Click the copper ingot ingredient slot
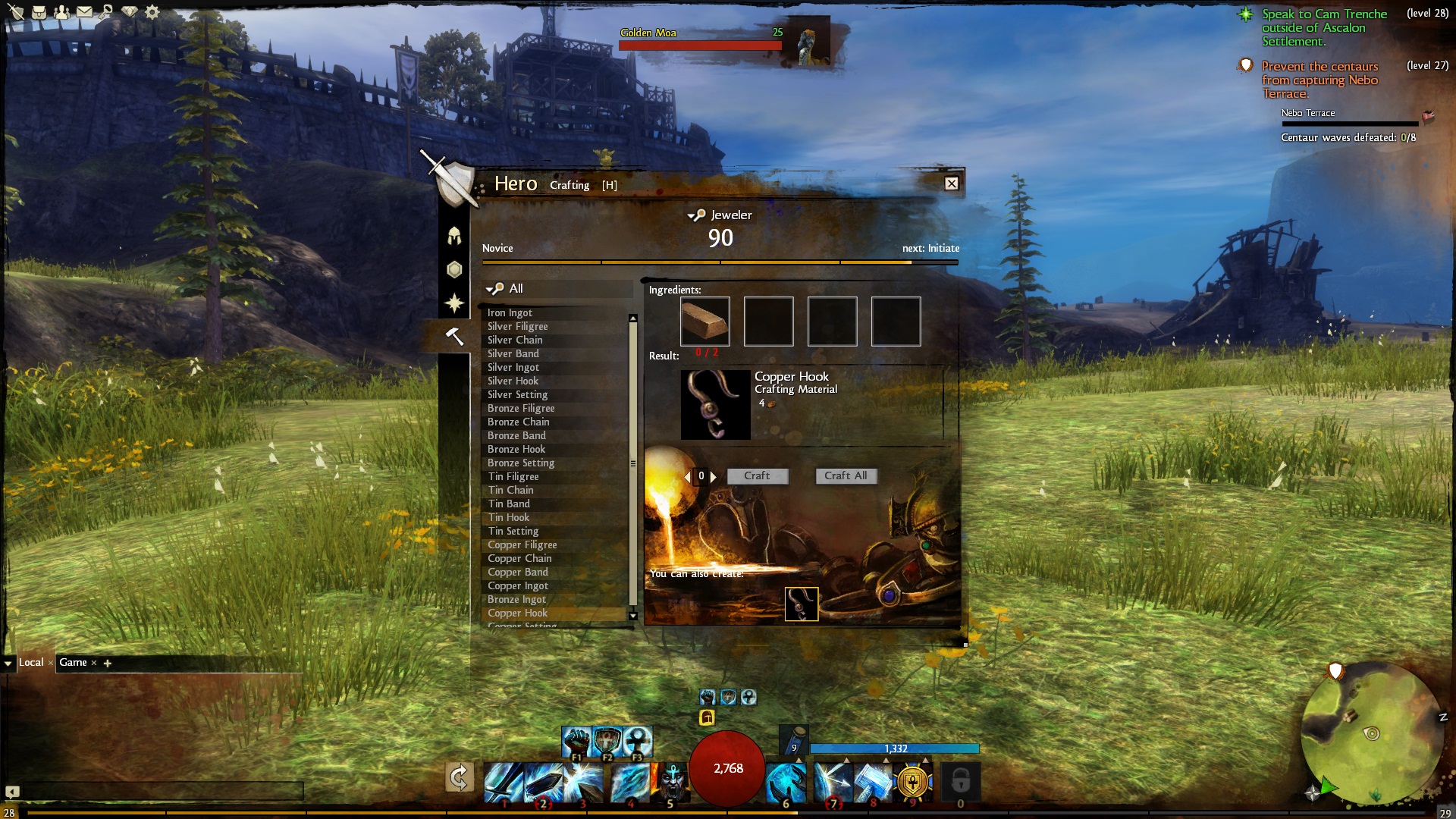The width and height of the screenshot is (1456, 819). (x=704, y=322)
